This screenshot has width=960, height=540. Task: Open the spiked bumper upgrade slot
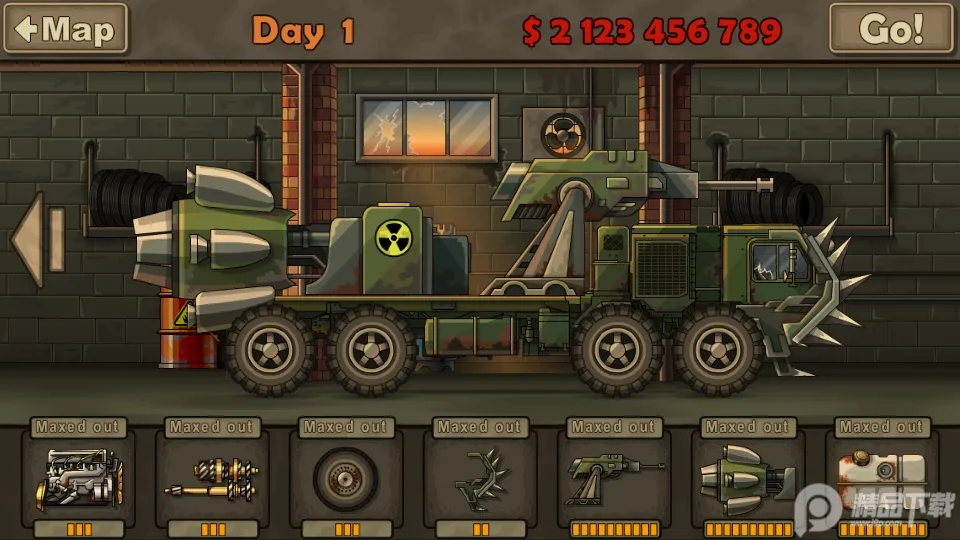[480, 479]
